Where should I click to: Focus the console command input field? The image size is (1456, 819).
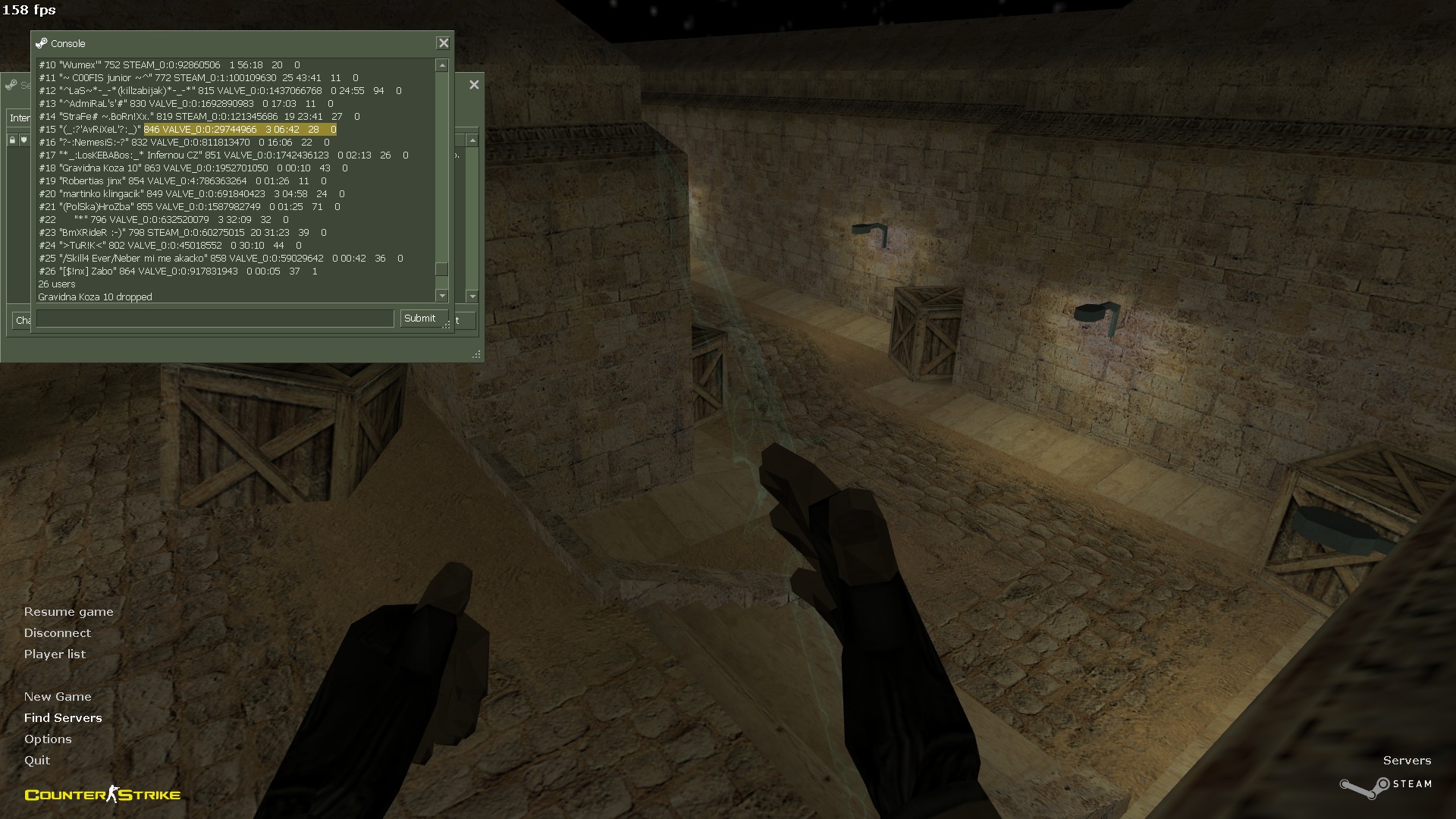215,318
